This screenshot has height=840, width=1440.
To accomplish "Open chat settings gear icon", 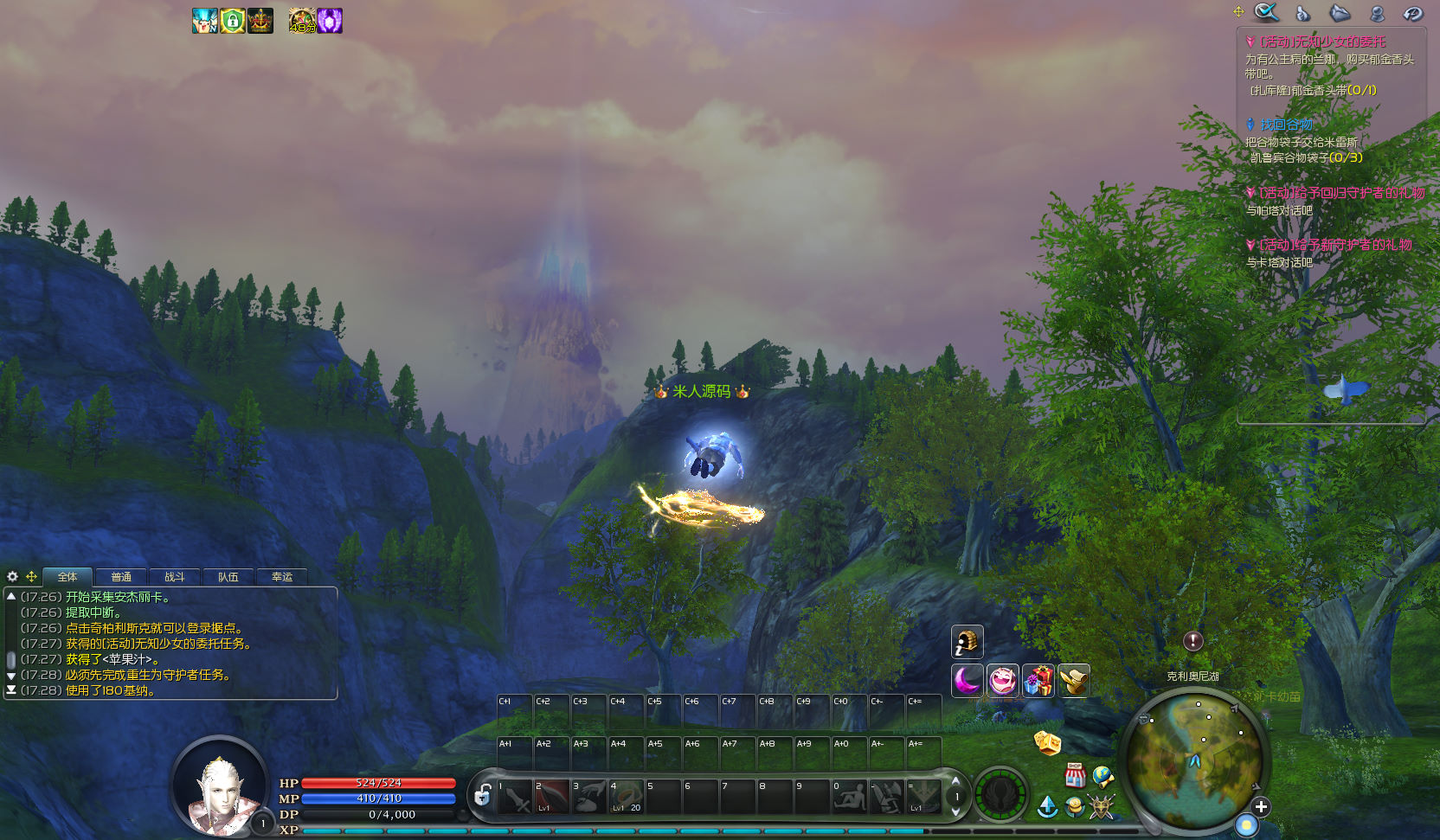I will point(12,576).
